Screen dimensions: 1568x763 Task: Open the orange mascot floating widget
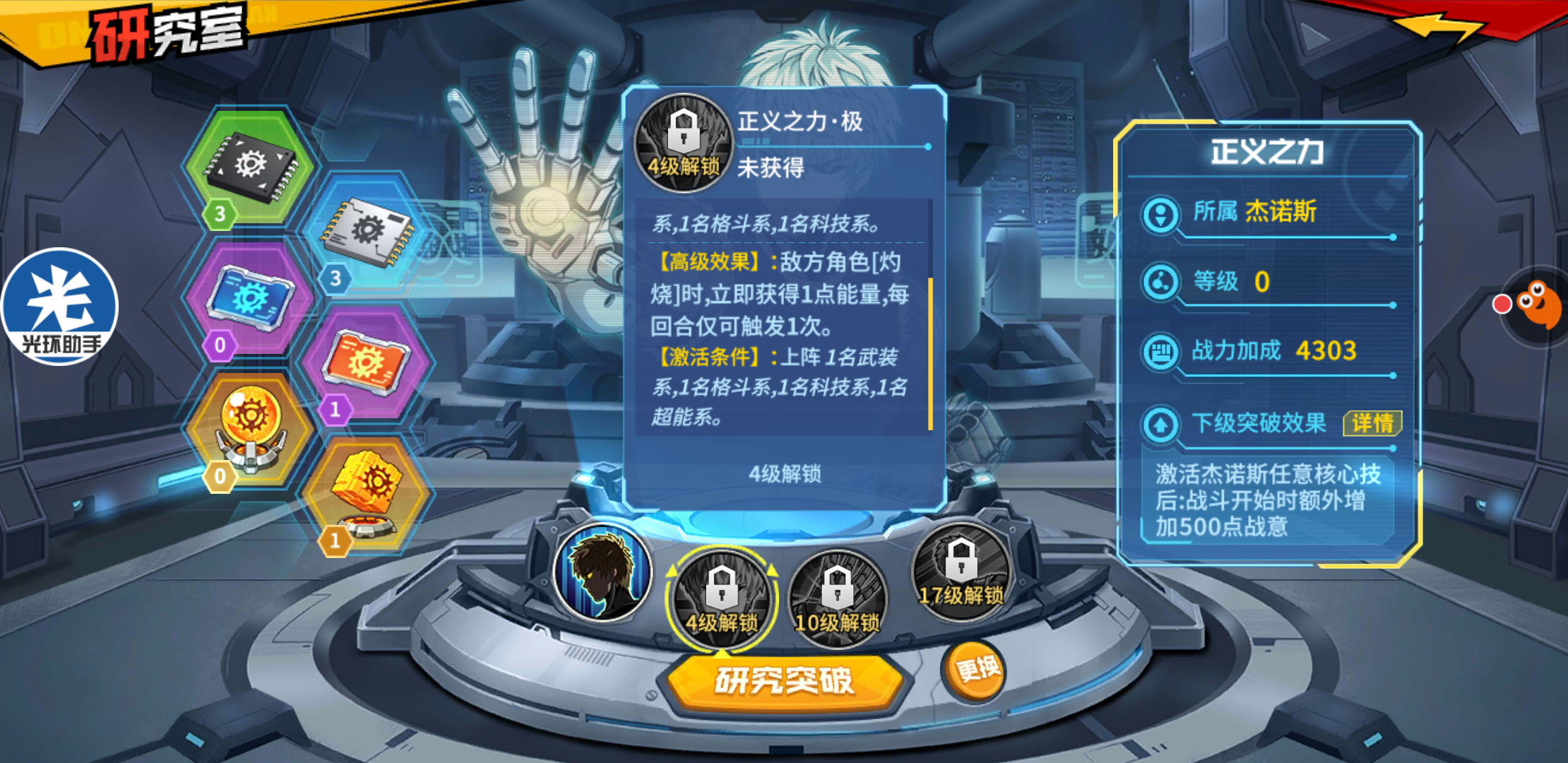[x=1538, y=305]
